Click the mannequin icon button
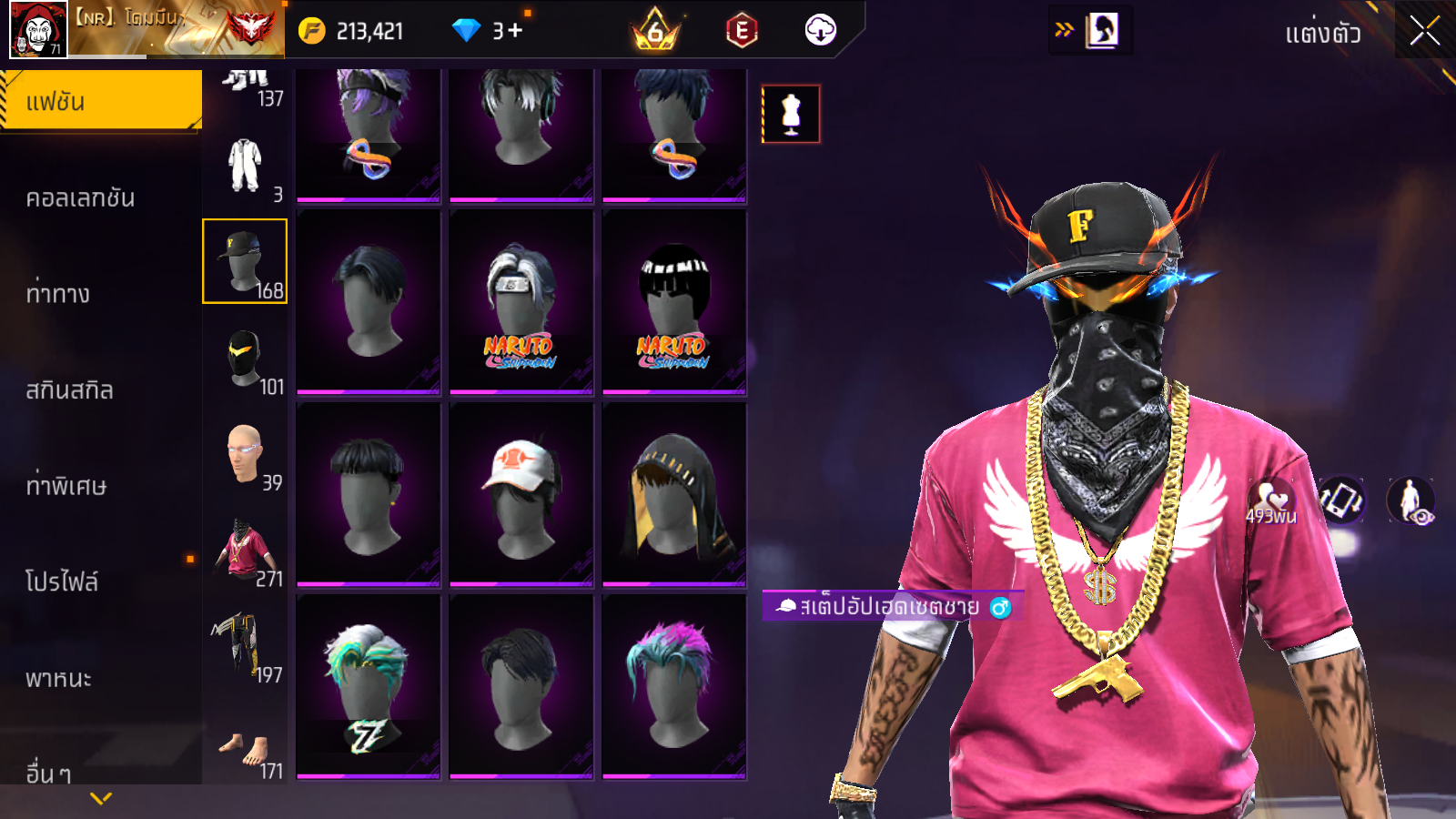This screenshot has width=1456, height=819. (791, 114)
